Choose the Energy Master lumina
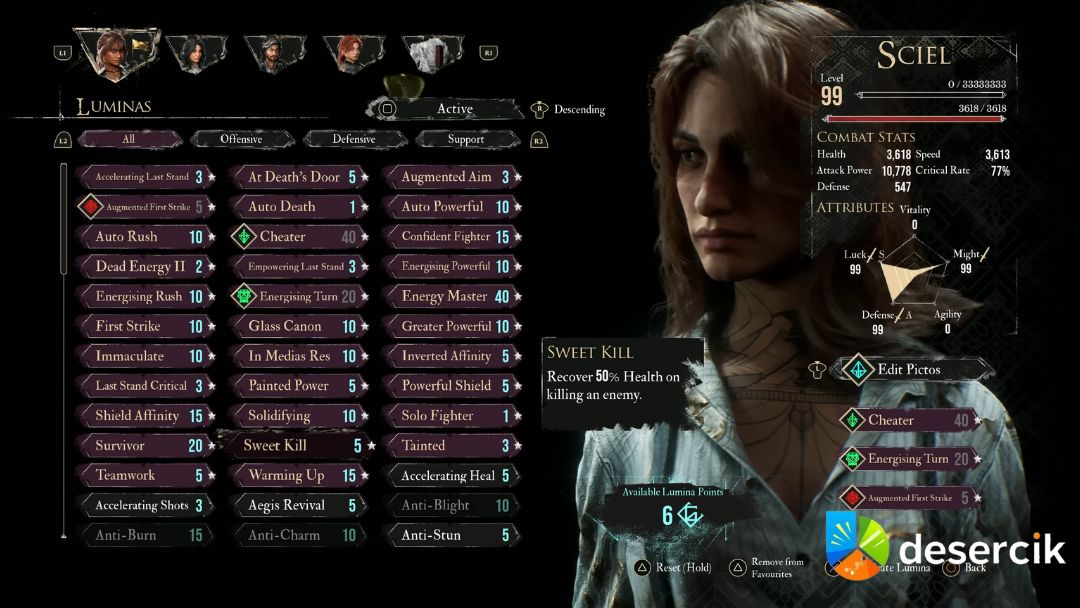 (x=449, y=296)
